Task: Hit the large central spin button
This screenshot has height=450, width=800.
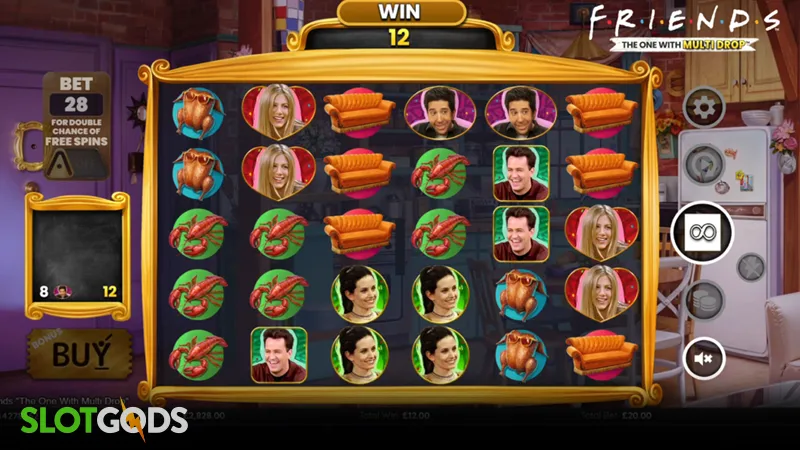Action: pyautogui.click(x=705, y=231)
